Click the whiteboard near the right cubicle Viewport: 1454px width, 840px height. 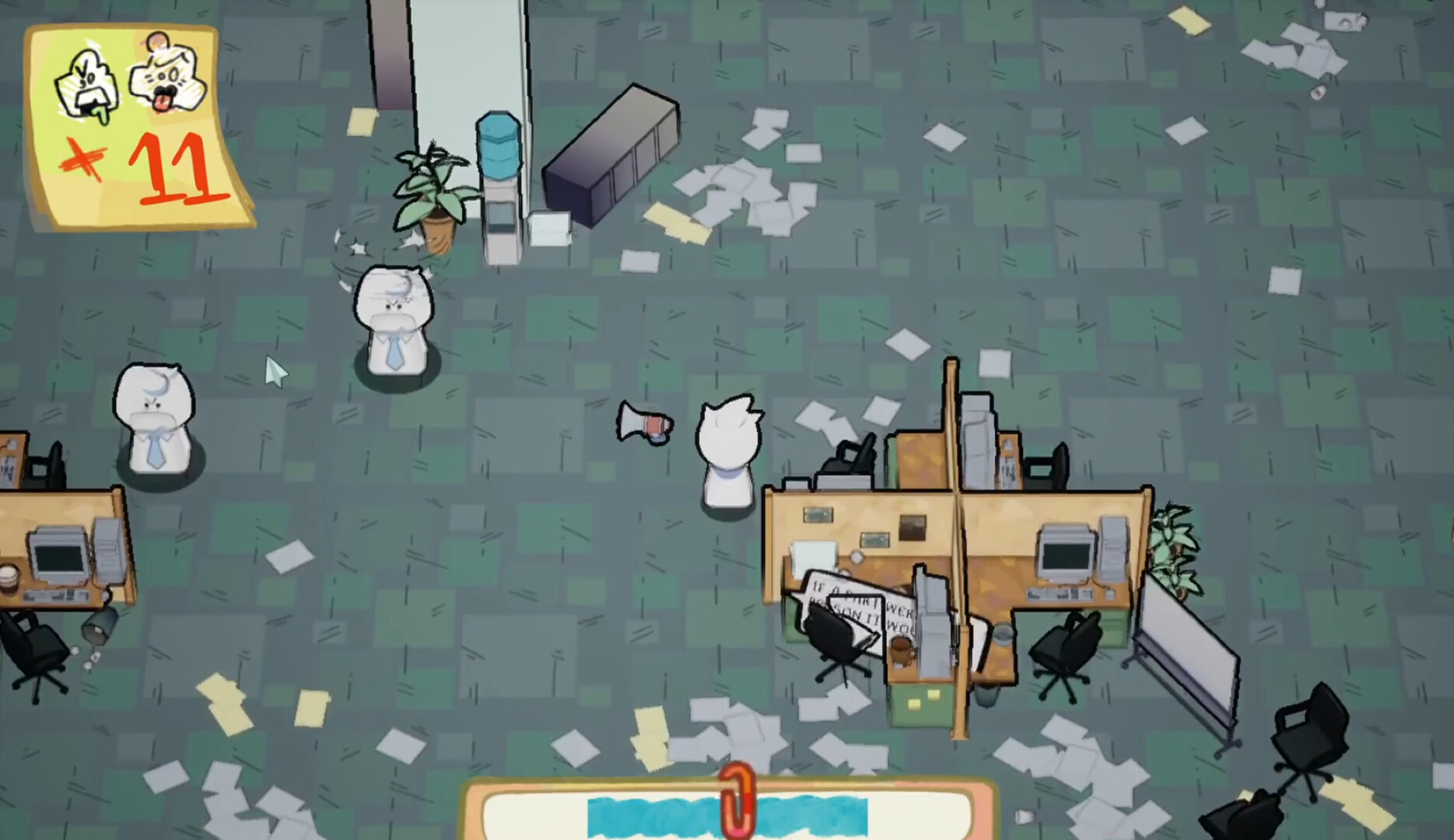[x=1186, y=638]
